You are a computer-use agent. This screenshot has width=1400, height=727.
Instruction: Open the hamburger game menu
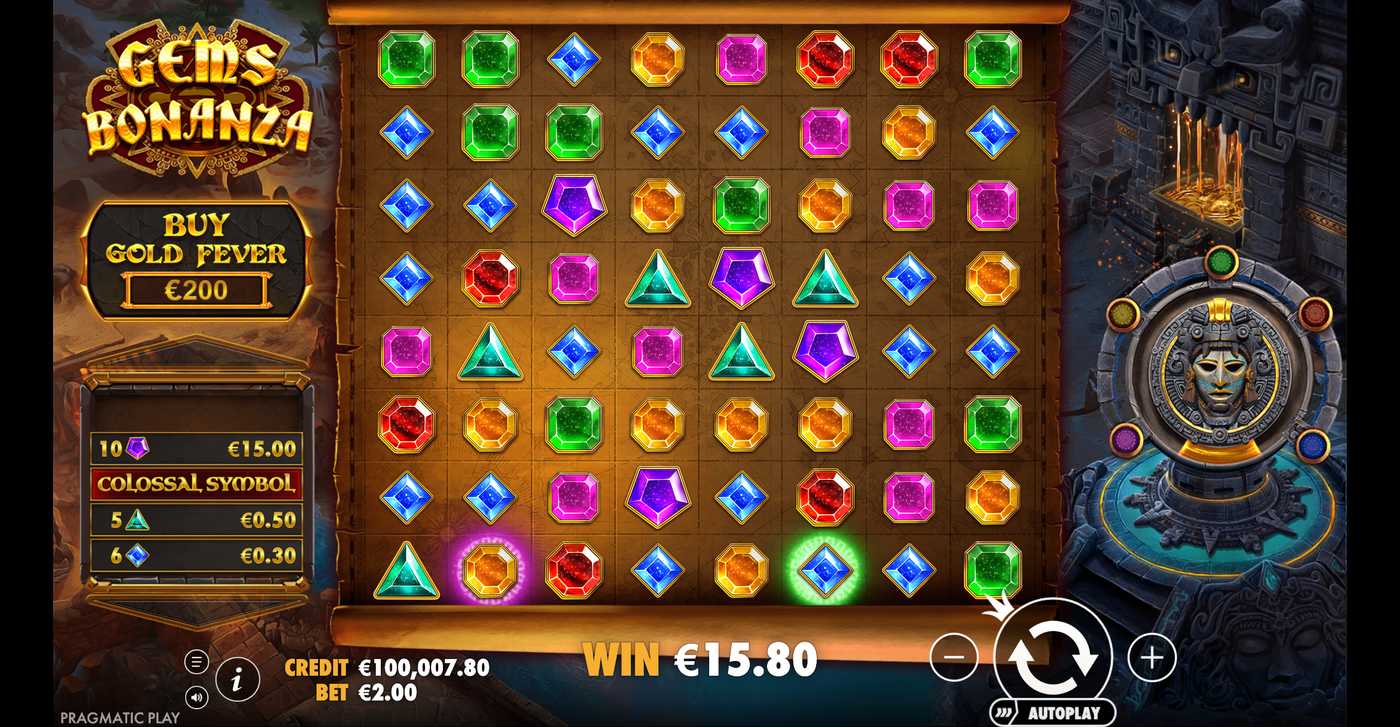coord(196,660)
